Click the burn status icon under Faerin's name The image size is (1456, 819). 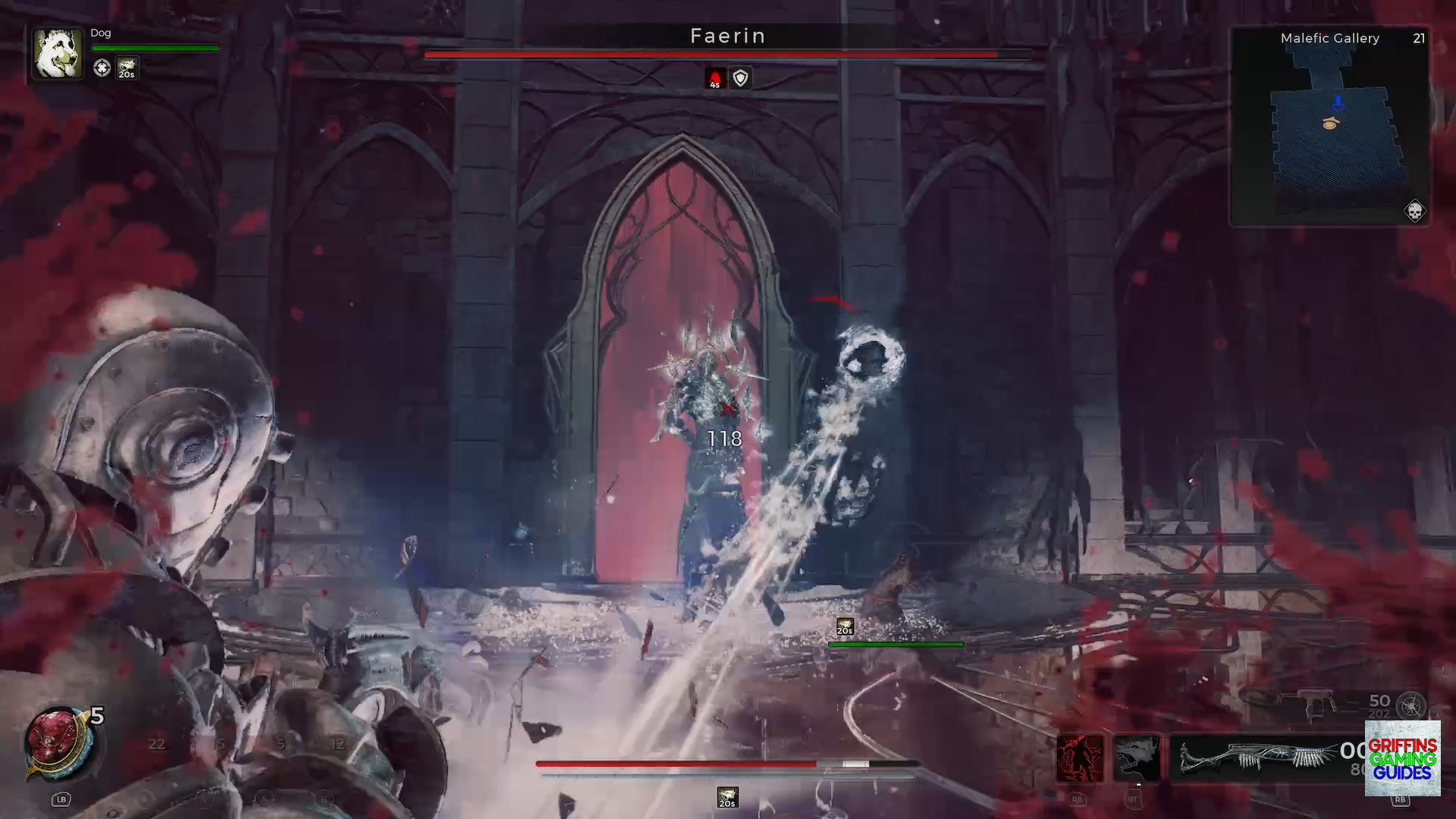[x=714, y=78]
